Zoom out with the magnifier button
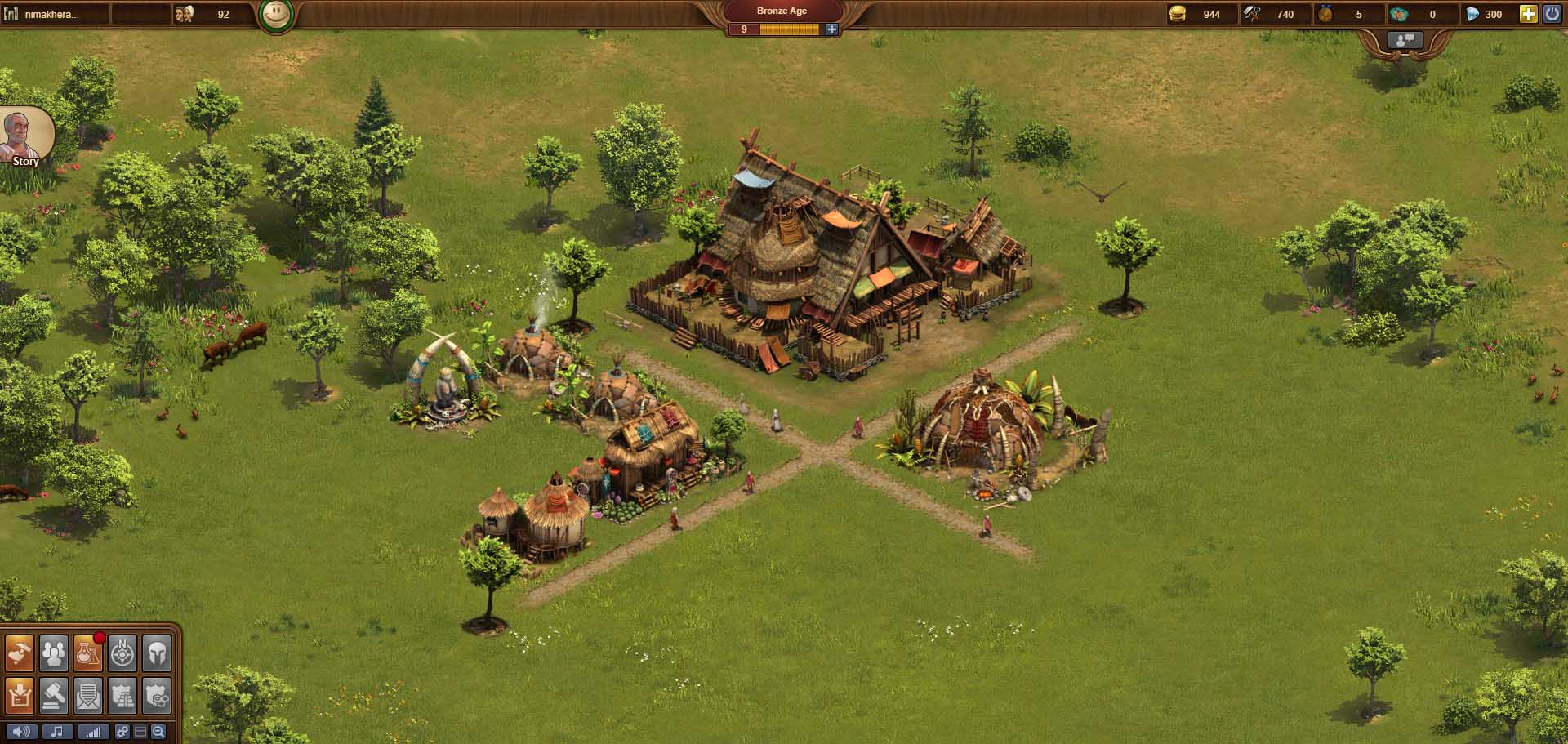 coord(158,732)
